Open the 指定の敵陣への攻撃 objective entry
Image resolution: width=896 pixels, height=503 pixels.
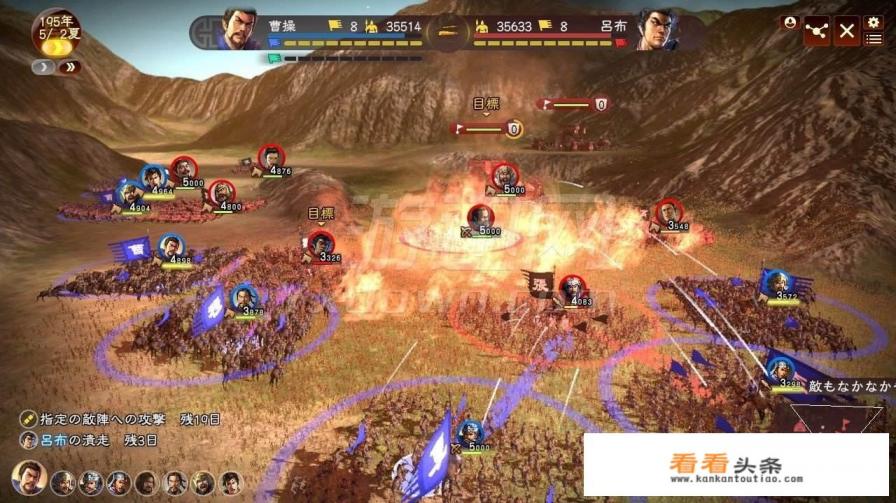coord(118,419)
